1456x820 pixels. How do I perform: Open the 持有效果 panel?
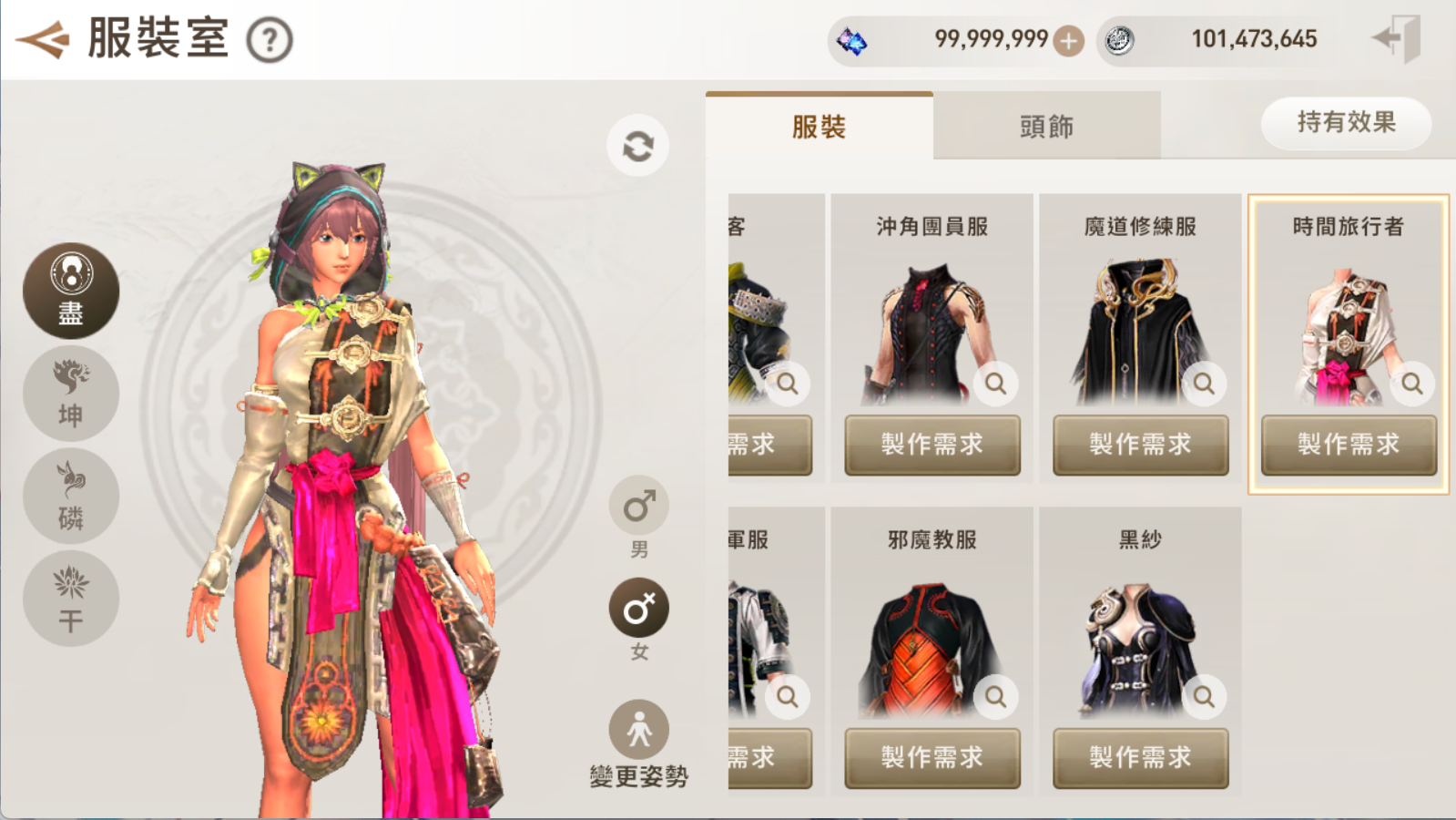tap(1346, 124)
